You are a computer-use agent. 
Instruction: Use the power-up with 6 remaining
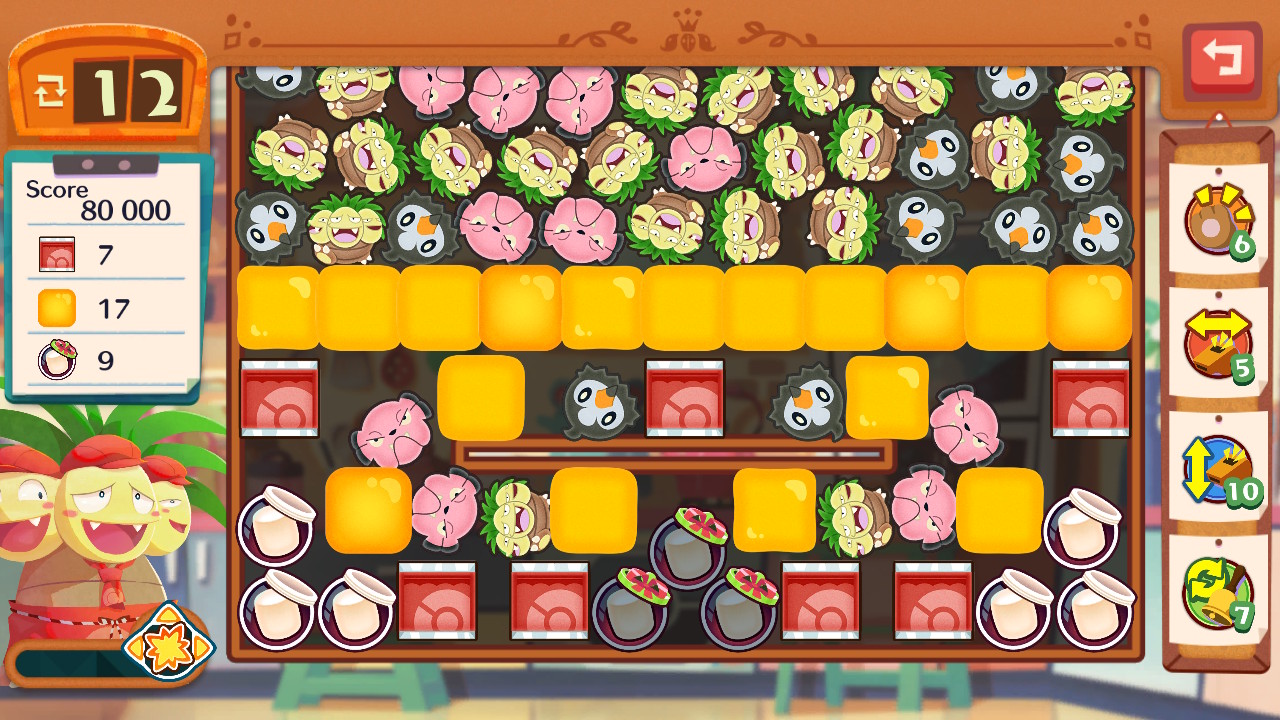point(1216,220)
